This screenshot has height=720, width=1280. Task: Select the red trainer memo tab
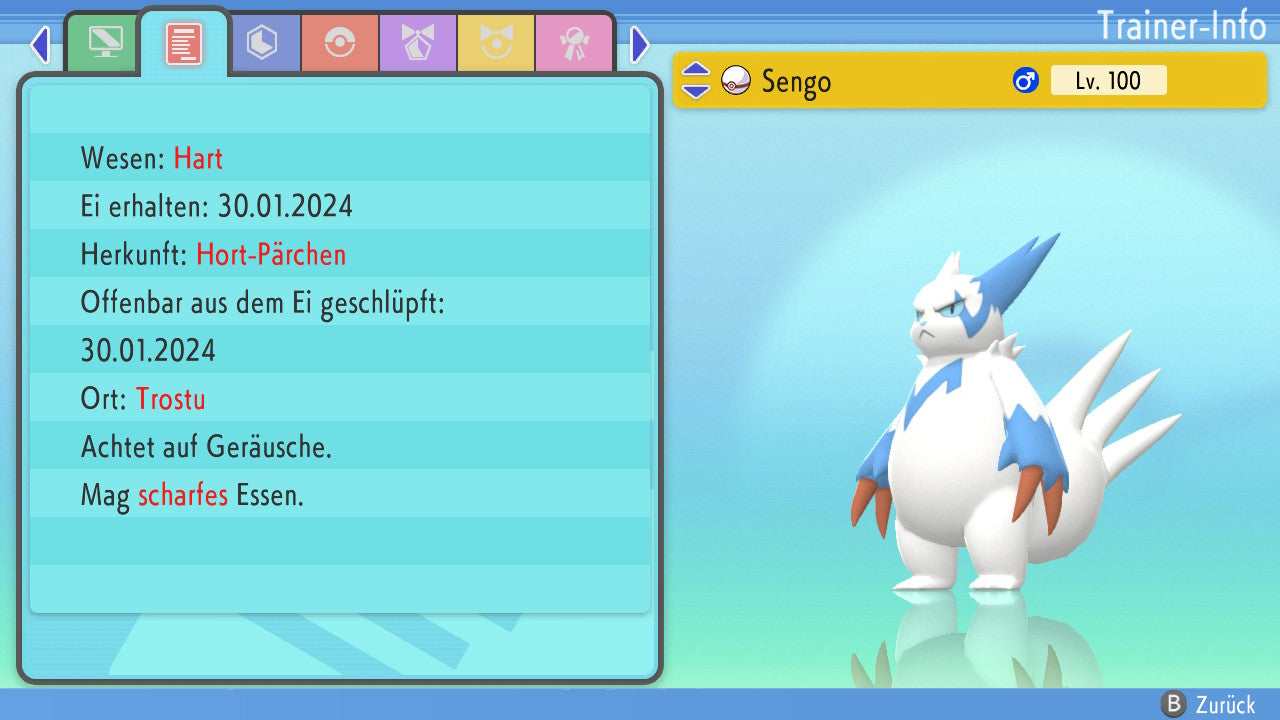click(x=184, y=44)
